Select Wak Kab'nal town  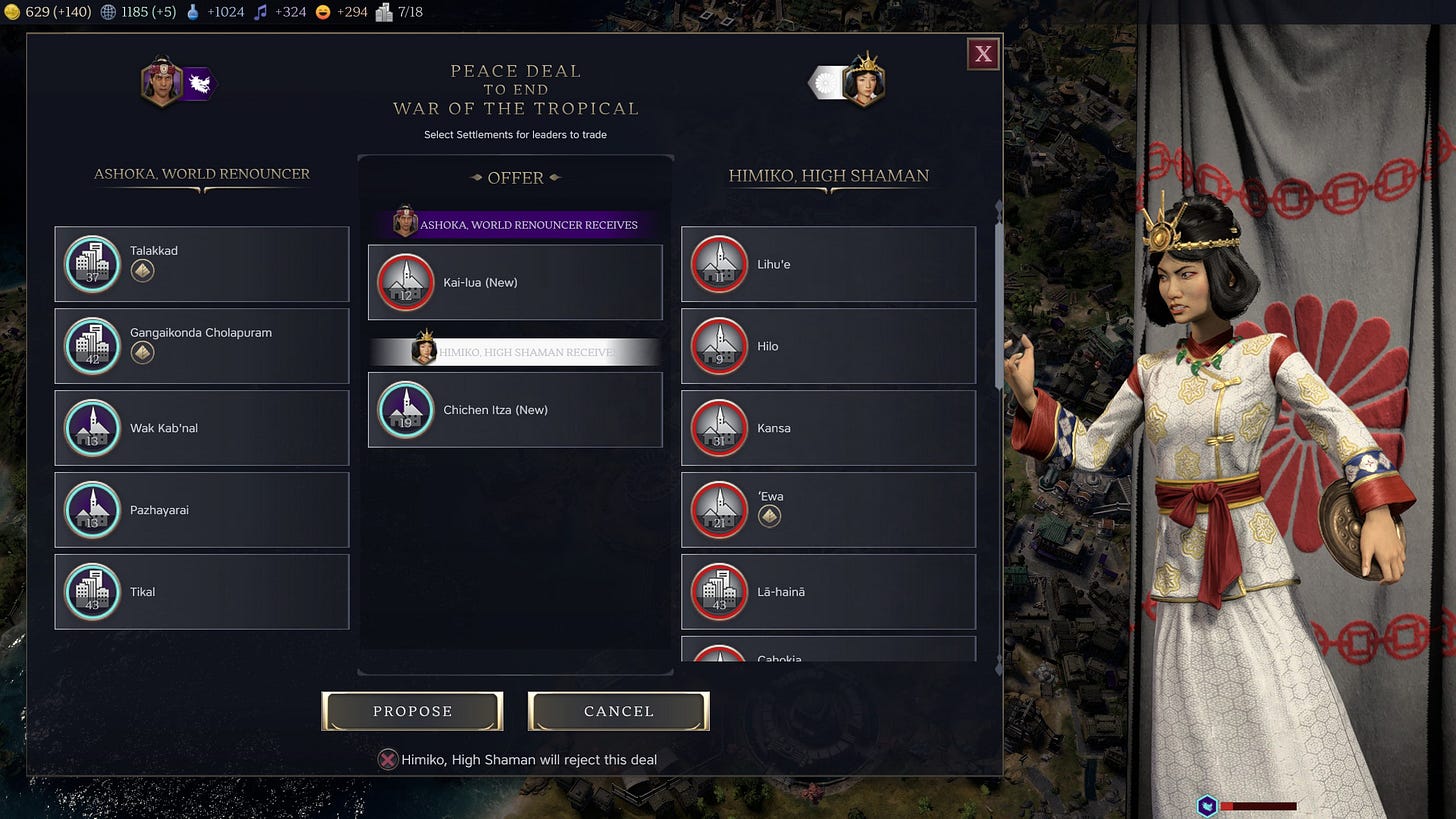tap(202, 428)
